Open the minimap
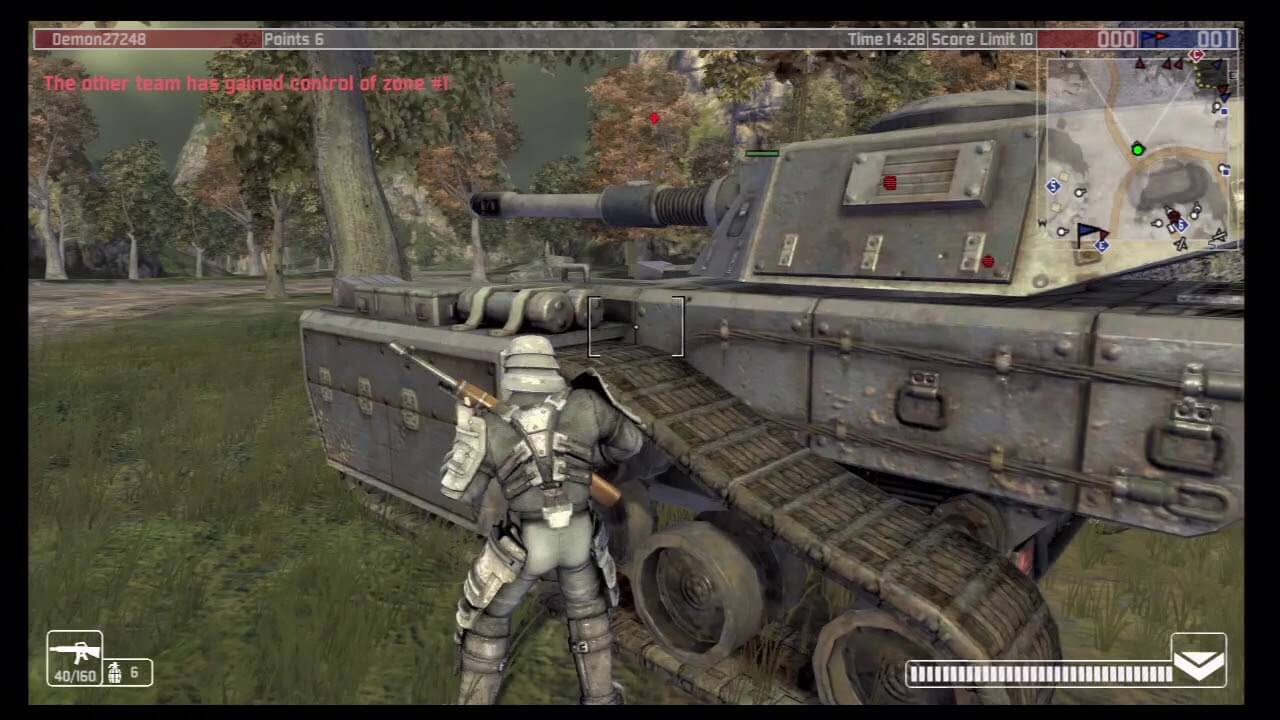This screenshot has height=720, width=1280. pyautogui.click(x=1141, y=150)
